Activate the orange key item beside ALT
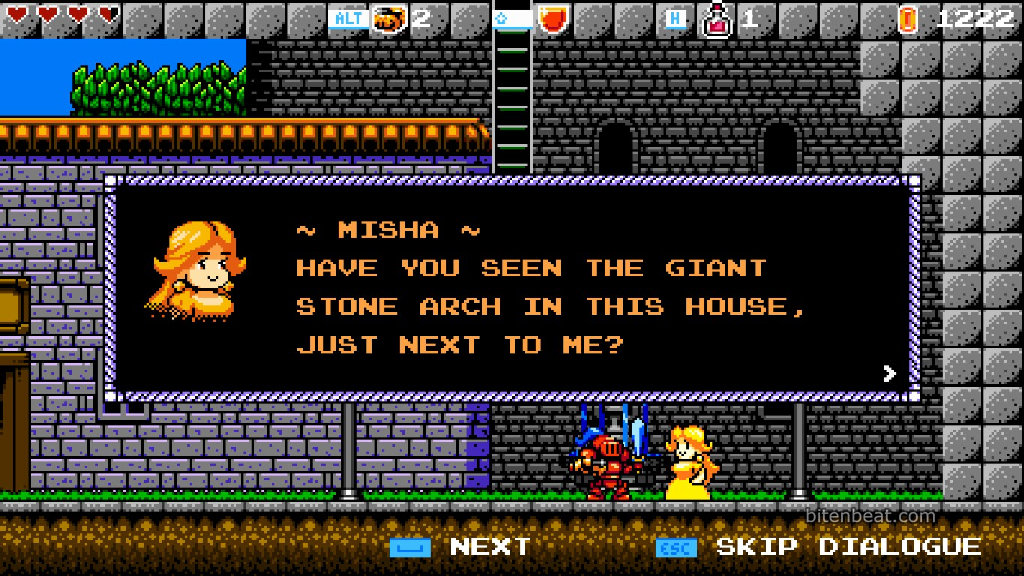Image resolution: width=1024 pixels, height=576 pixels. tap(389, 18)
